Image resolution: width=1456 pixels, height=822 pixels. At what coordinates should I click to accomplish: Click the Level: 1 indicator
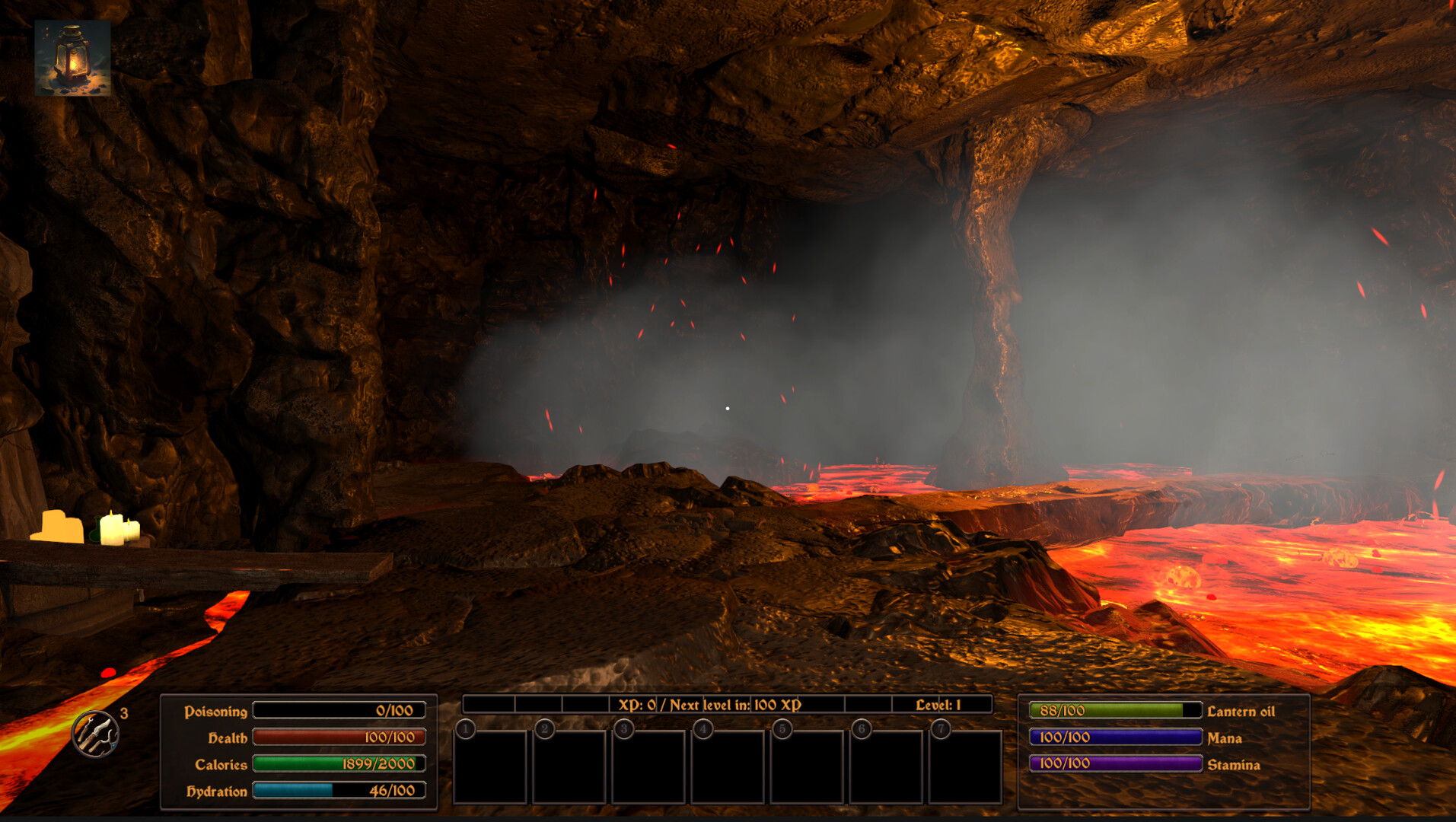pyautogui.click(x=939, y=705)
